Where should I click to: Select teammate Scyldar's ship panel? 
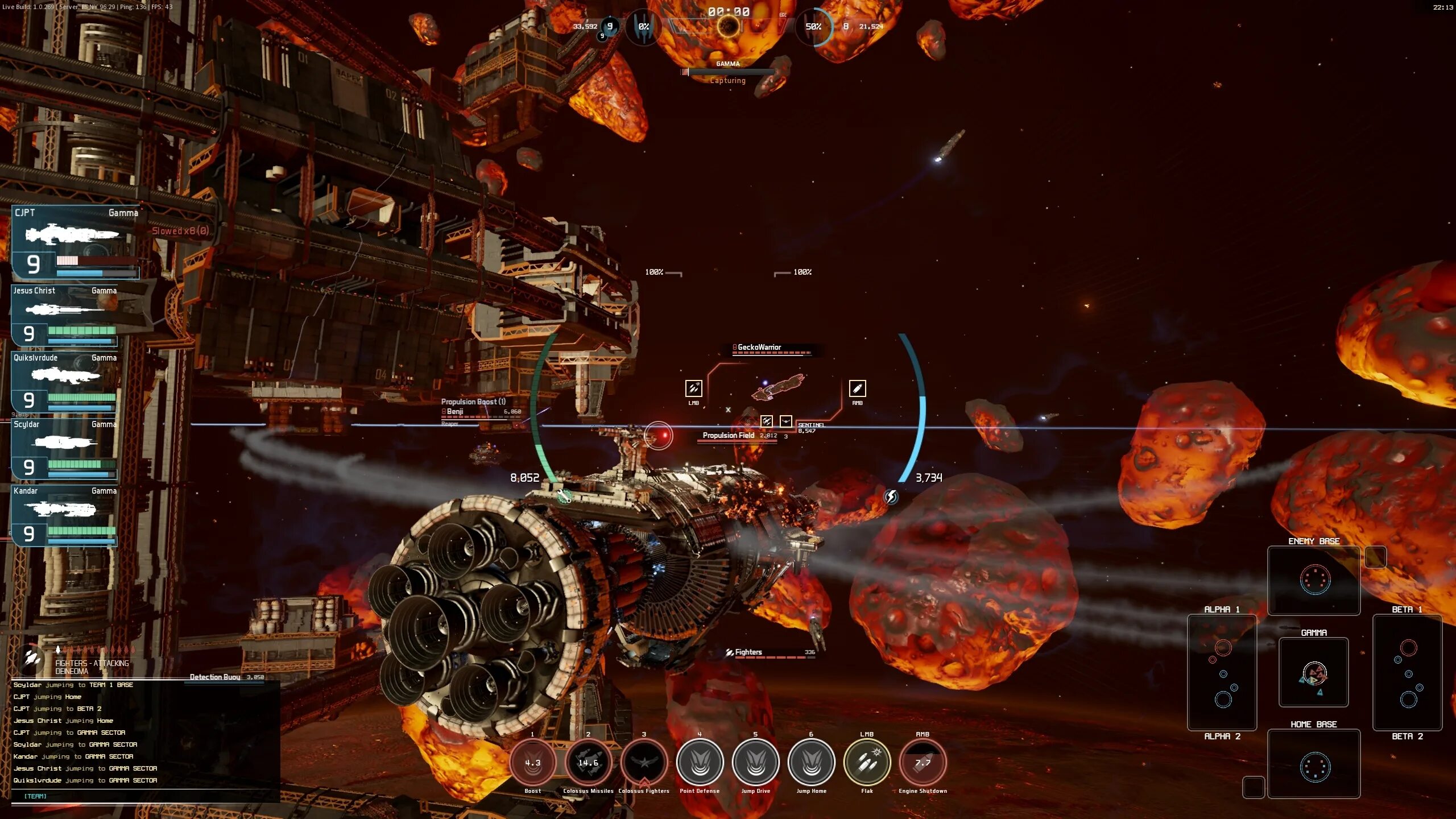click(65, 449)
